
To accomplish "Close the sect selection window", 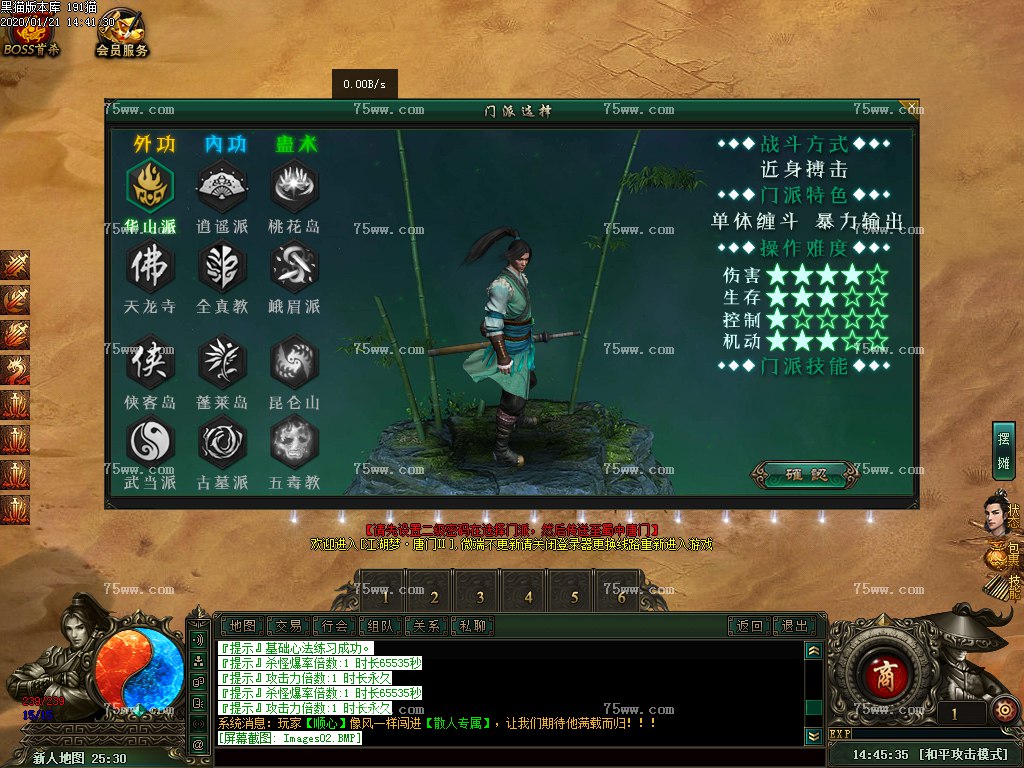I will pyautogui.click(x=909, y=105).
